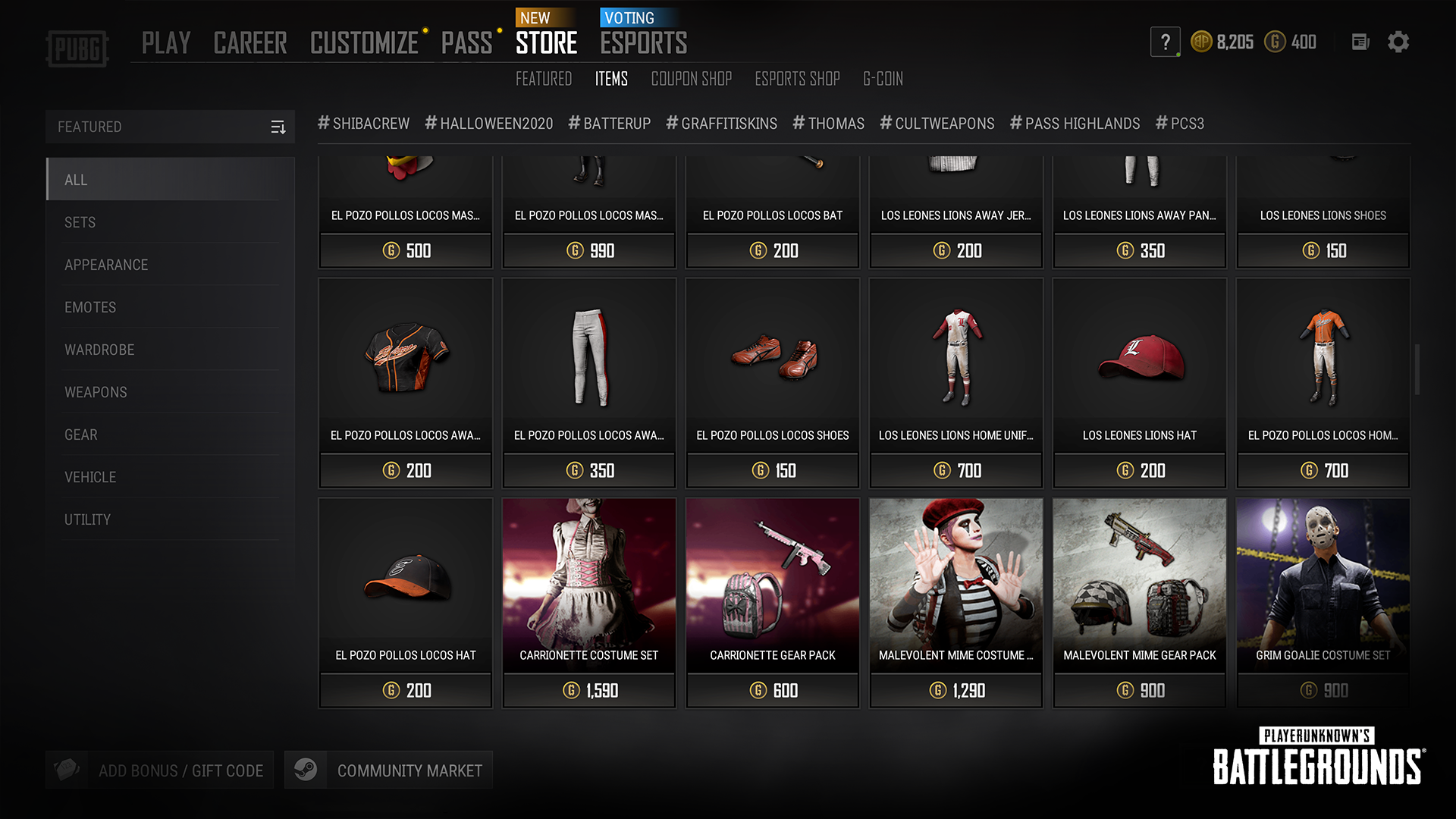Select the WEAPONS category filter
This screenshot has height=819, width=1456.
[x=96, y=392]
